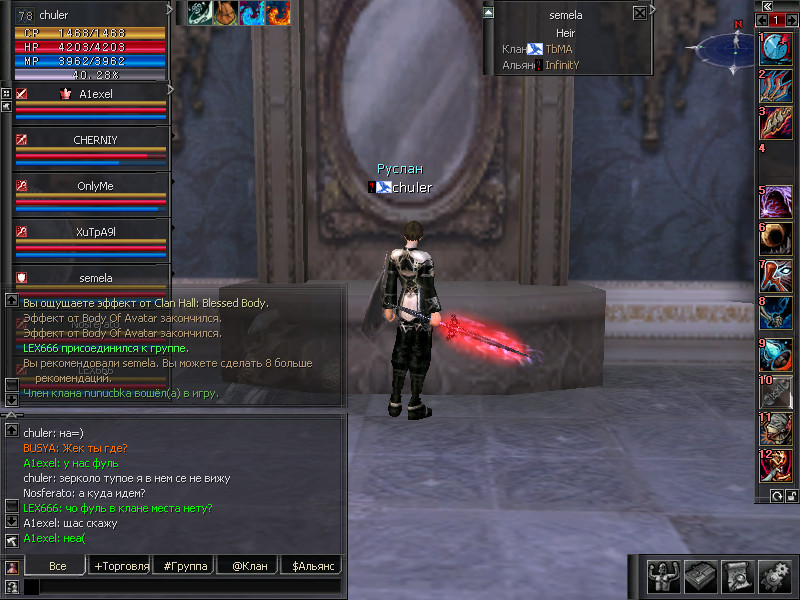Image resolution: width=800 pixels, height=600 pixels.
Task: Select the #Группа party chat tab
Action: coord(185,566)
